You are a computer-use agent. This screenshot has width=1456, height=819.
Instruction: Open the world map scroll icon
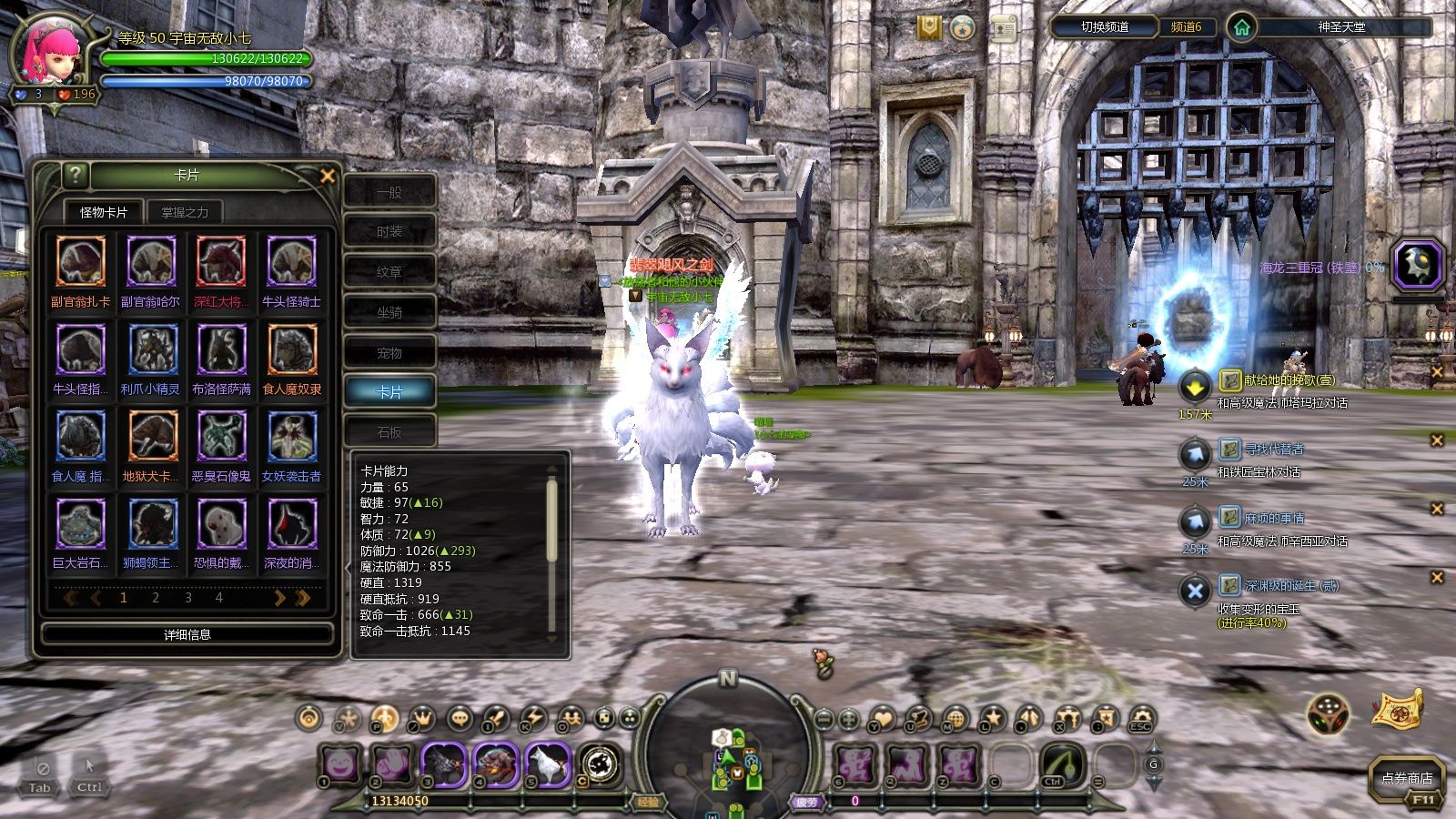click(1397, 709)
